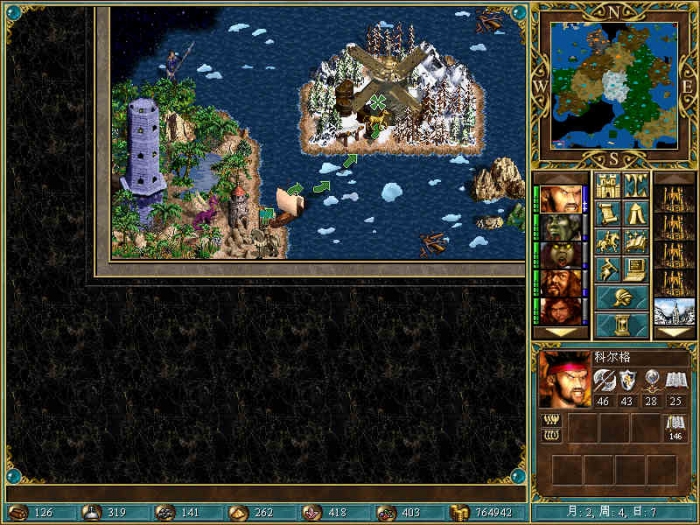Screen dimensions: 700x525
Task: Open the quest log scroll button
Action: pos(608,214)
